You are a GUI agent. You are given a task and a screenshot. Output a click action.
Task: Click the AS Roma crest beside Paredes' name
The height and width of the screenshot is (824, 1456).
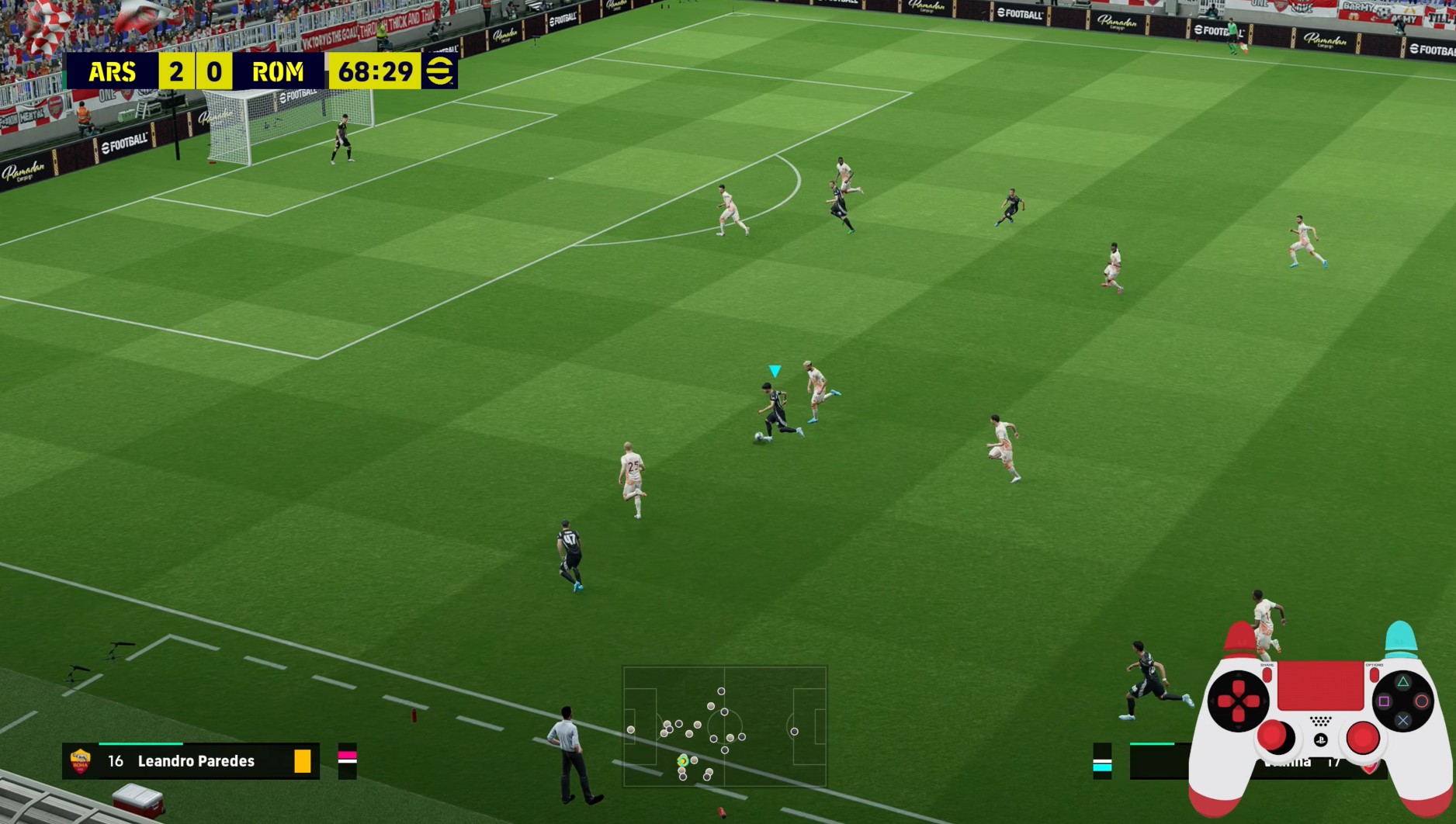point(81,760)
